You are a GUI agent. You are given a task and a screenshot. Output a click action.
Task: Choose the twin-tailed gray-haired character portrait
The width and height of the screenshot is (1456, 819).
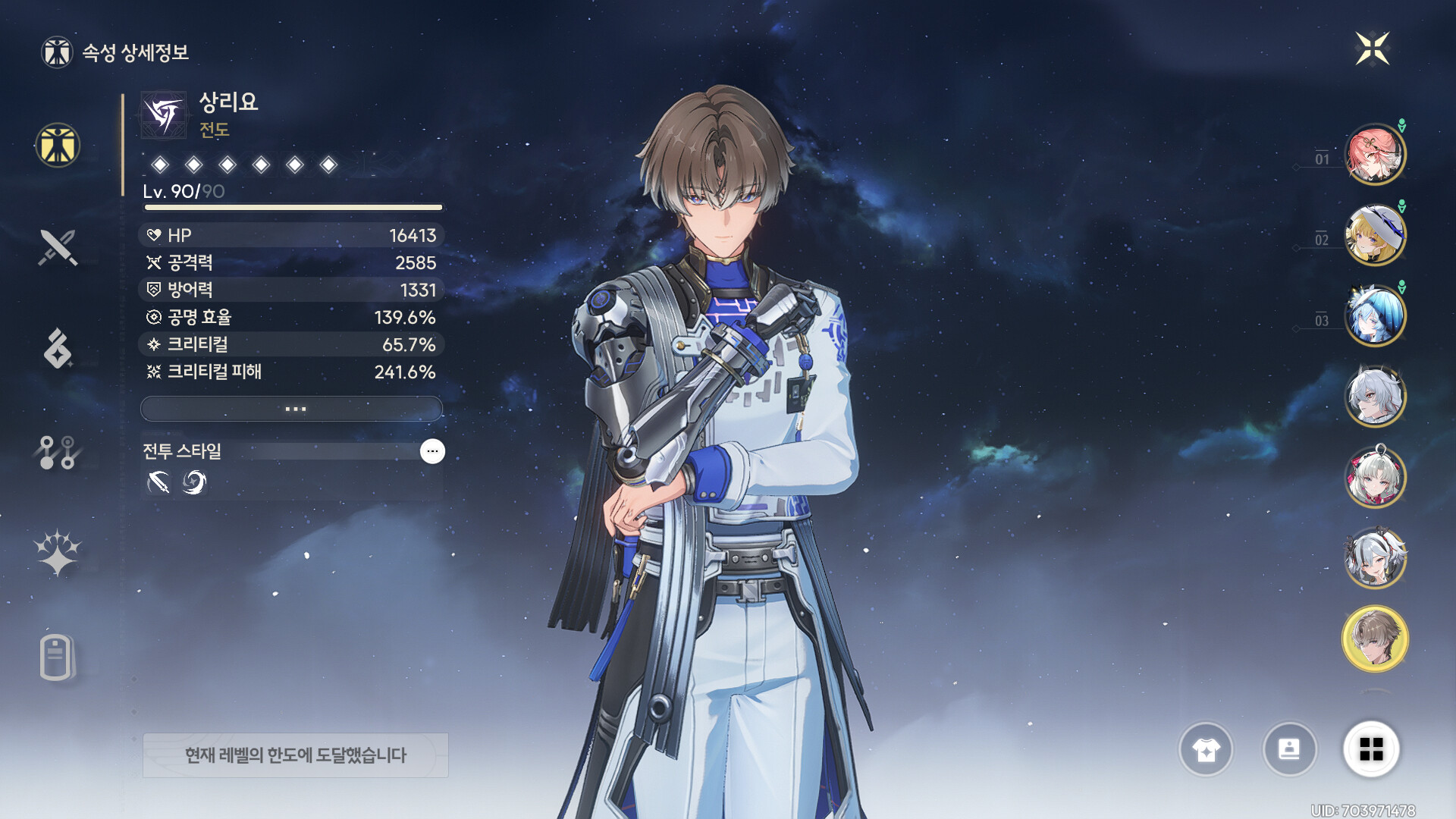pyautogui.click(x=1374, y=558)
